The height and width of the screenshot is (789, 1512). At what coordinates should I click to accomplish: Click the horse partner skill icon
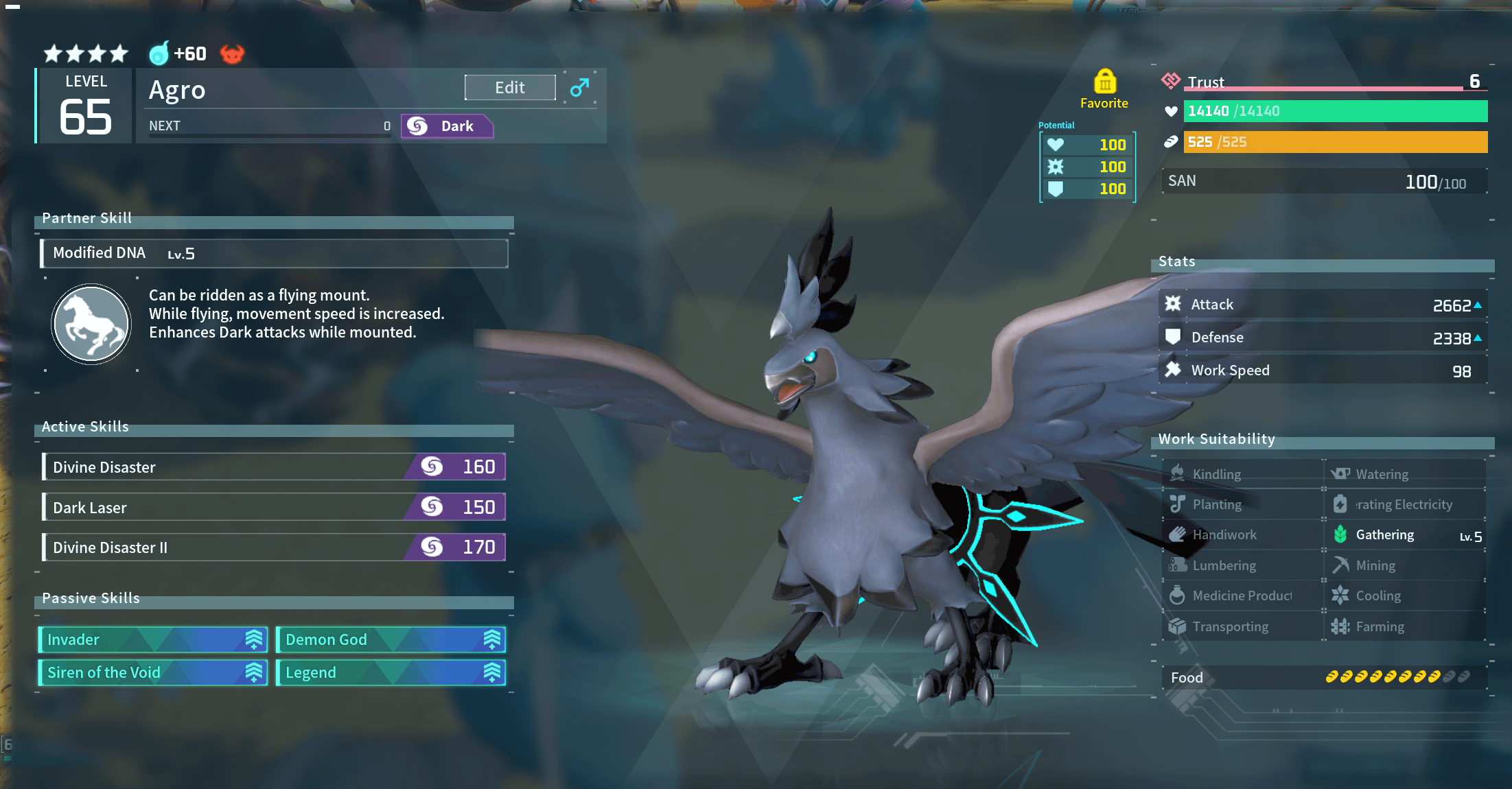point(91,323)
